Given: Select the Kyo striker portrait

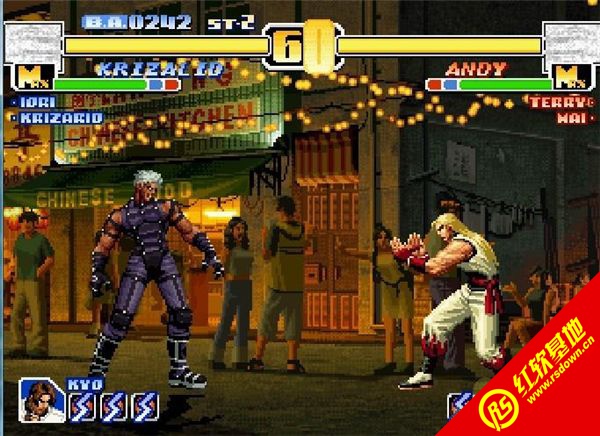Looking at the screenshot, I should pyautogui.click(x=42, y=398).
